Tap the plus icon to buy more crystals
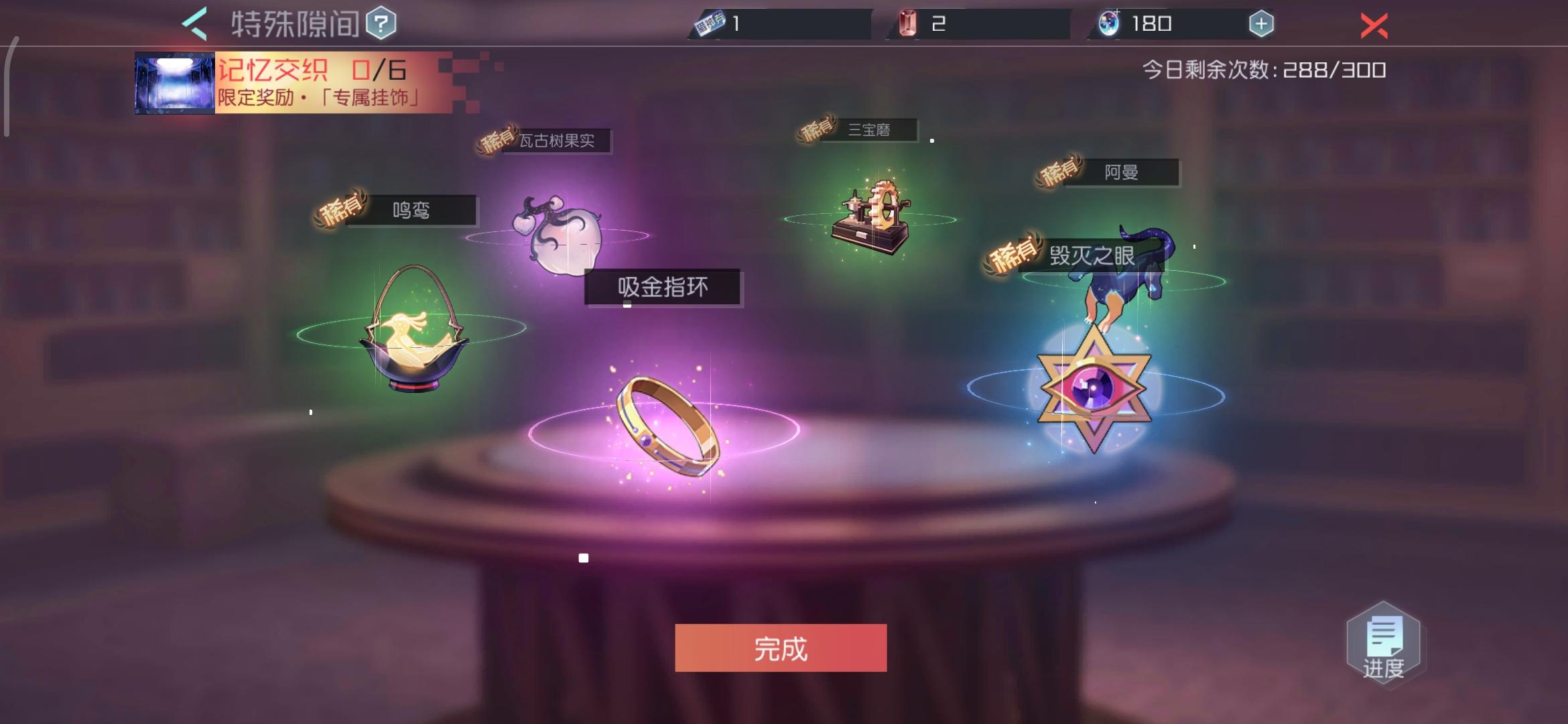1568x724 pixels. click(x=1262, y=23)
